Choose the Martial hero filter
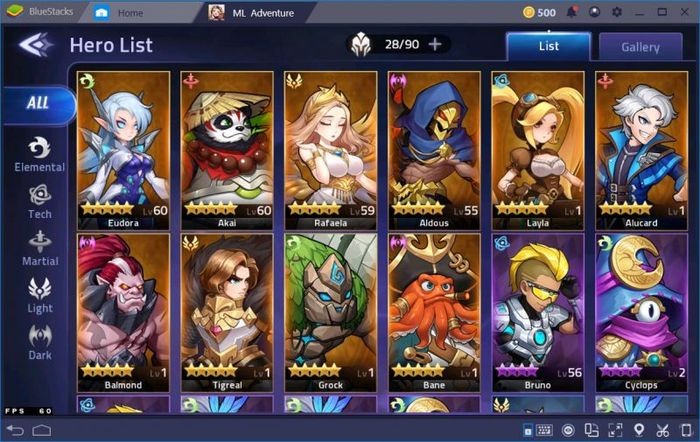 tap(40, 248)
